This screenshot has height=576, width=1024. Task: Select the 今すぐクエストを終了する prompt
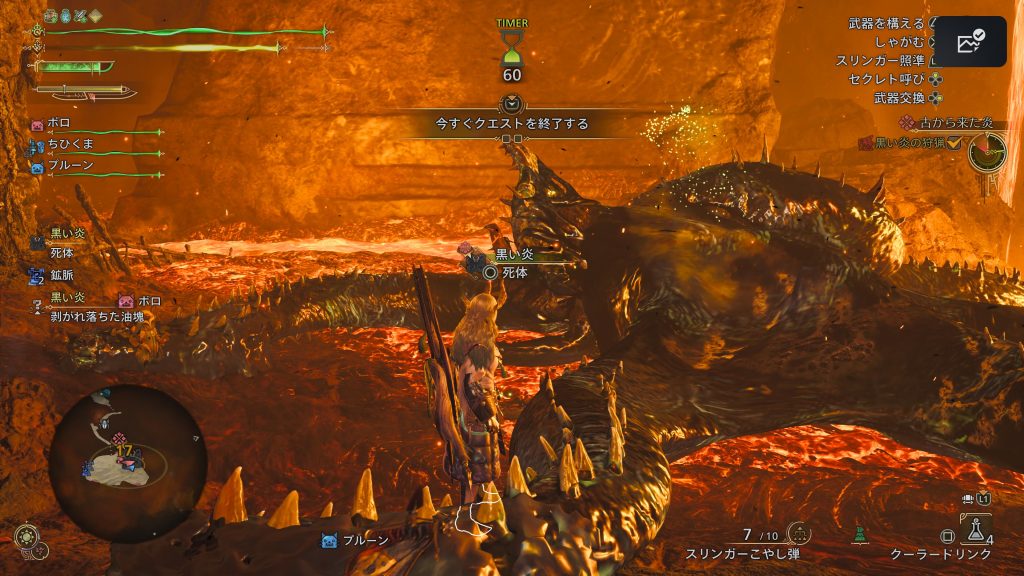coord(511,124)
